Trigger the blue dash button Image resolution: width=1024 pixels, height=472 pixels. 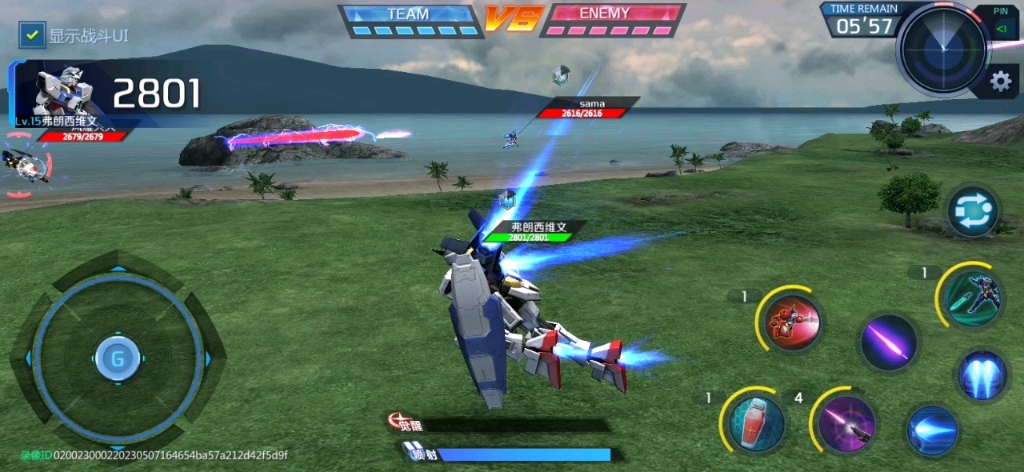pos(932,430)
